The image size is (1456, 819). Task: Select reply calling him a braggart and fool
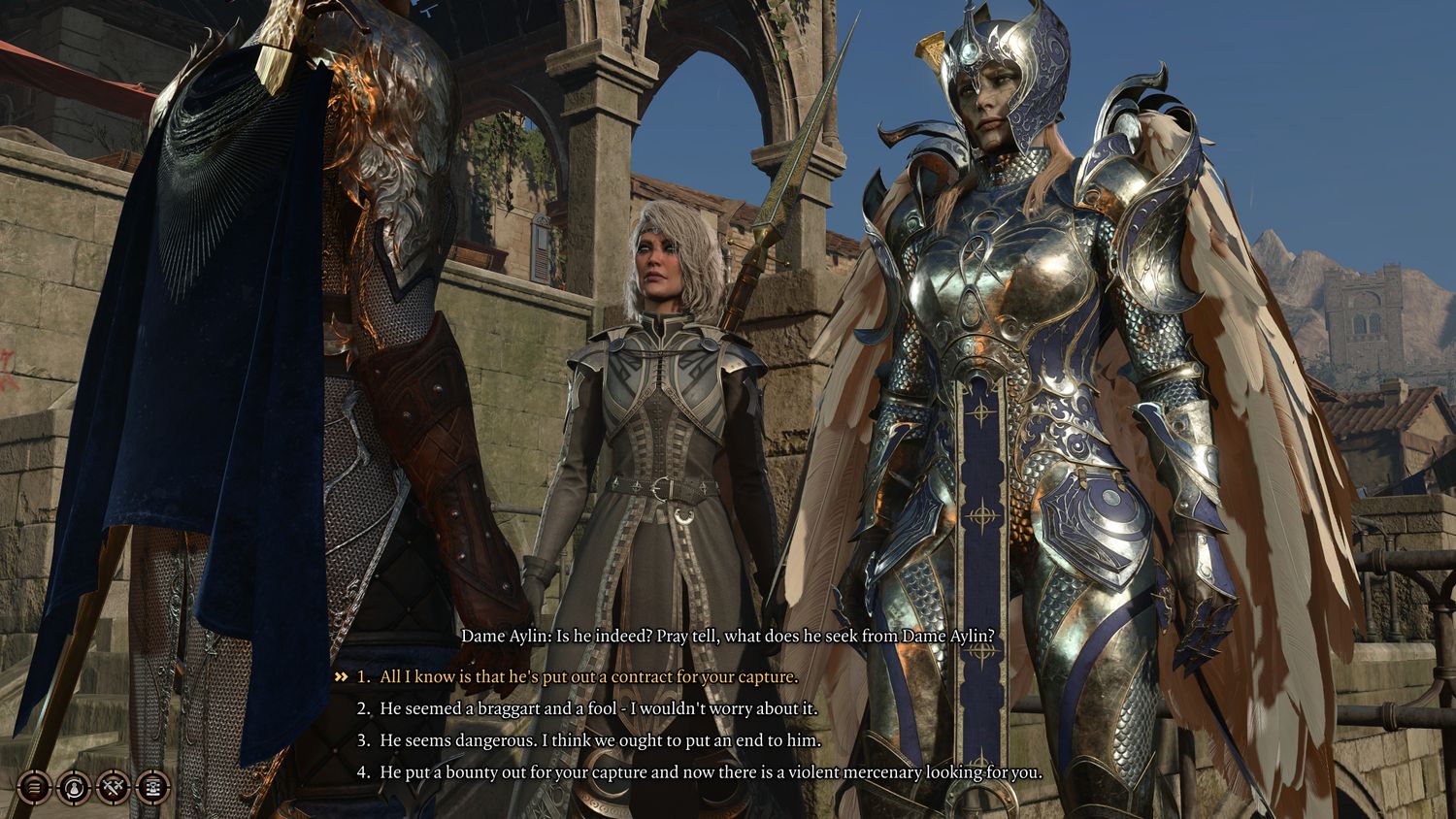598,708
